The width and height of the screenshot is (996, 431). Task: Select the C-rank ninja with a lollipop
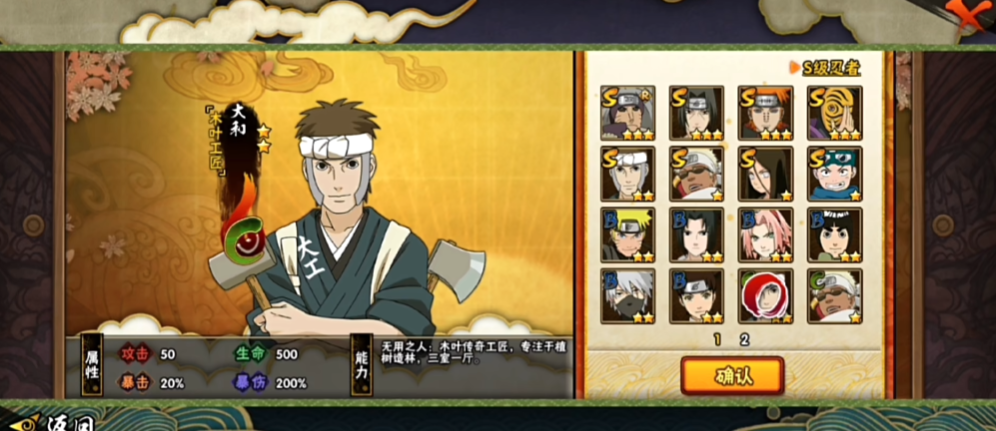(x=834, y=296)
